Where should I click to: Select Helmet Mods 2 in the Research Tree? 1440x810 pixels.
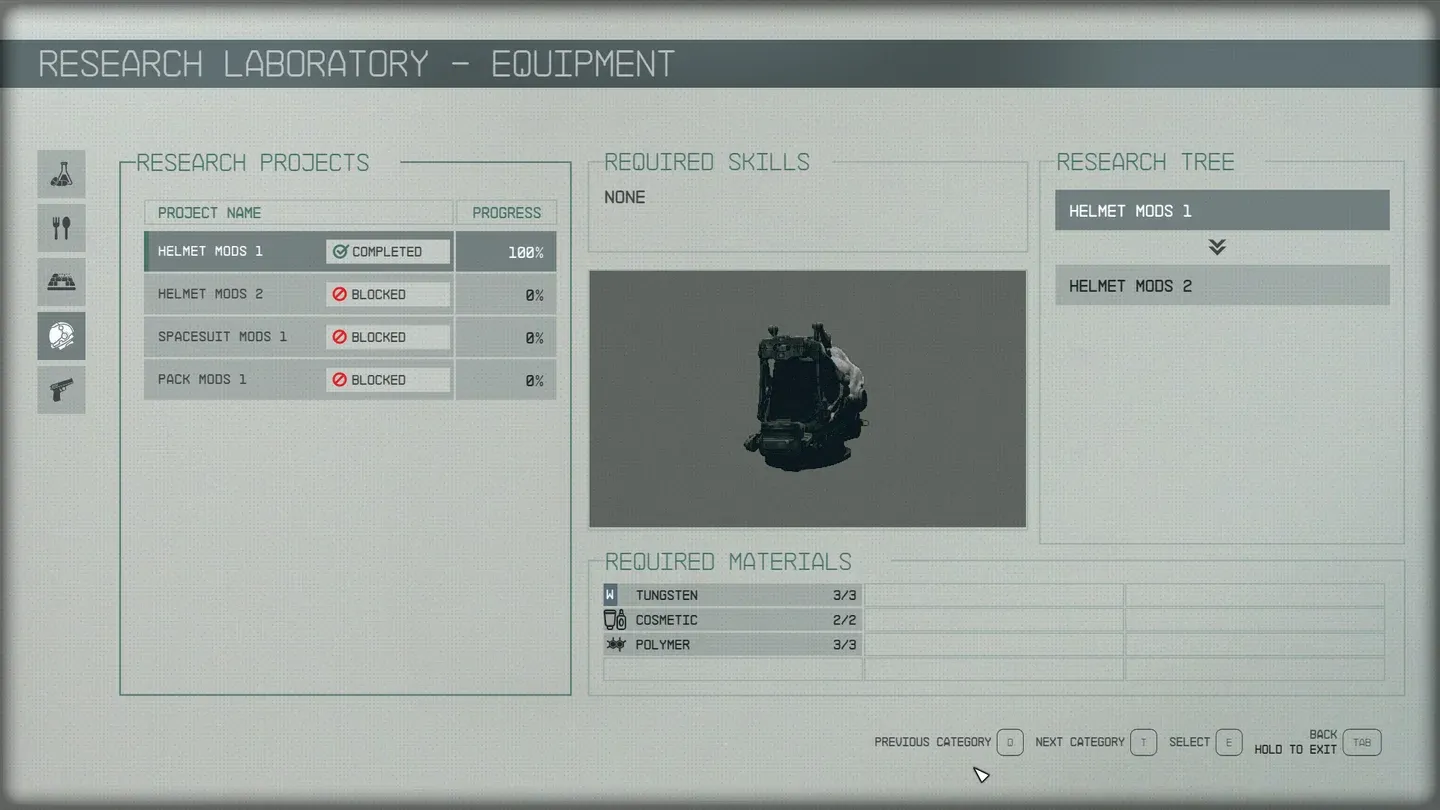(1221, 285)
